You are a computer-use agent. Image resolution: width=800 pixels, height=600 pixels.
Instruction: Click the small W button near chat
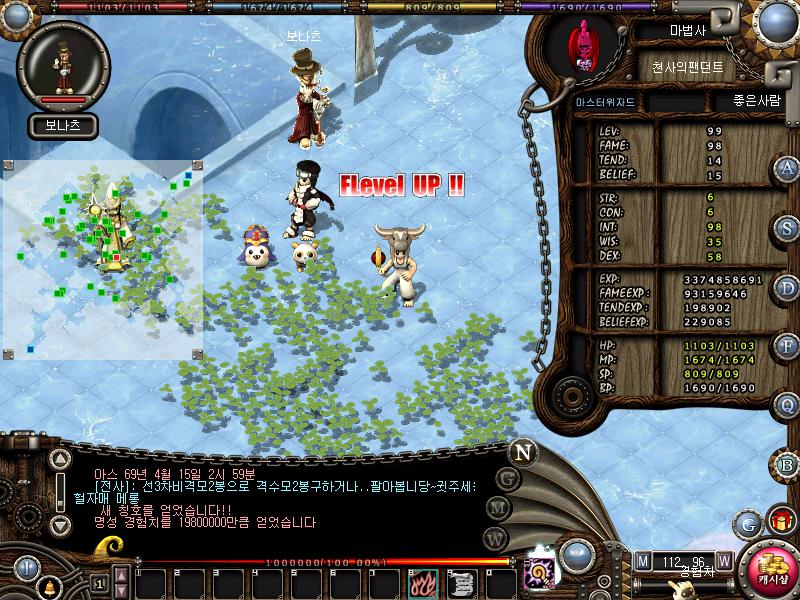point(492,538)
